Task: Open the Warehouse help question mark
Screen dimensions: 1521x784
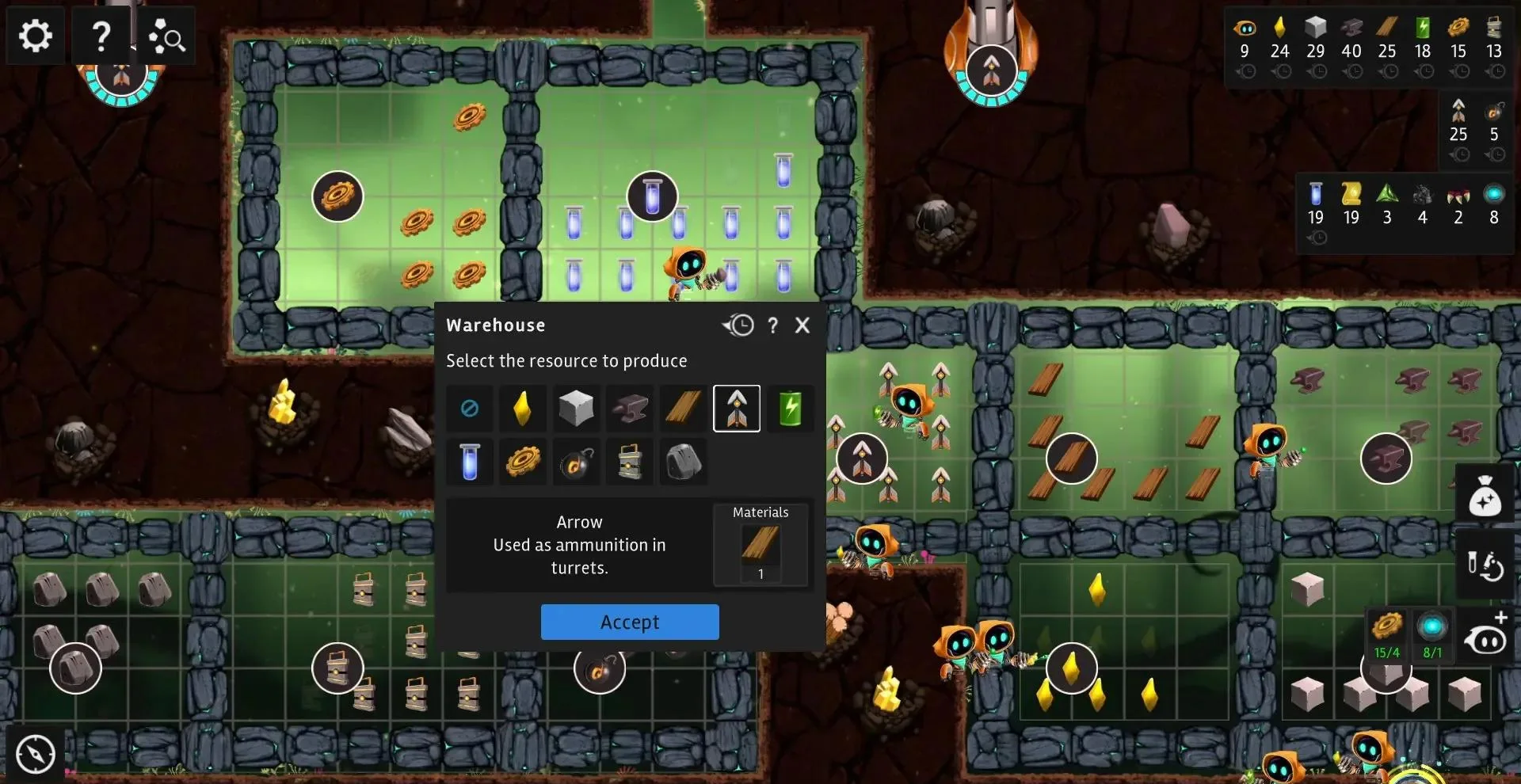Action: [x=772, y=325]
